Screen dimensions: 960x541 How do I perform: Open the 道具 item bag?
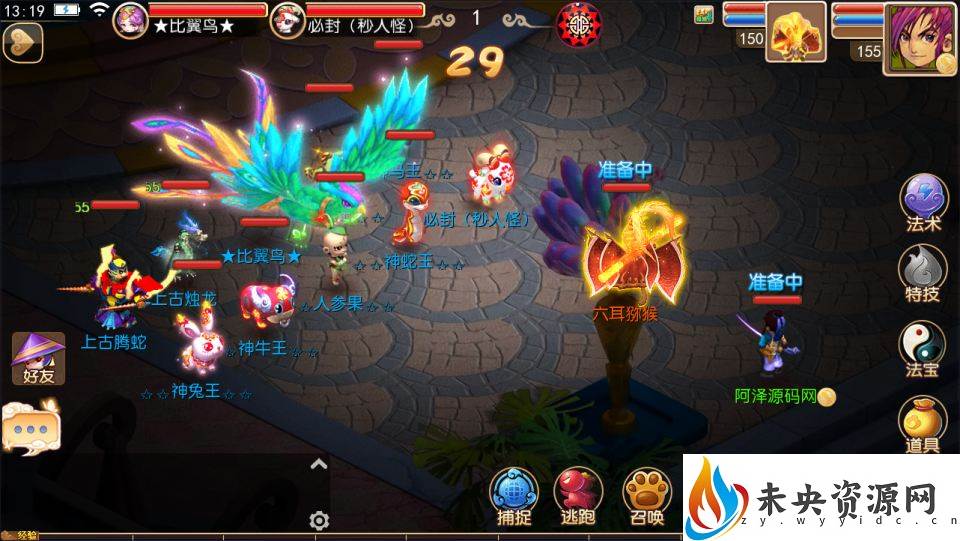coord(922,423)
